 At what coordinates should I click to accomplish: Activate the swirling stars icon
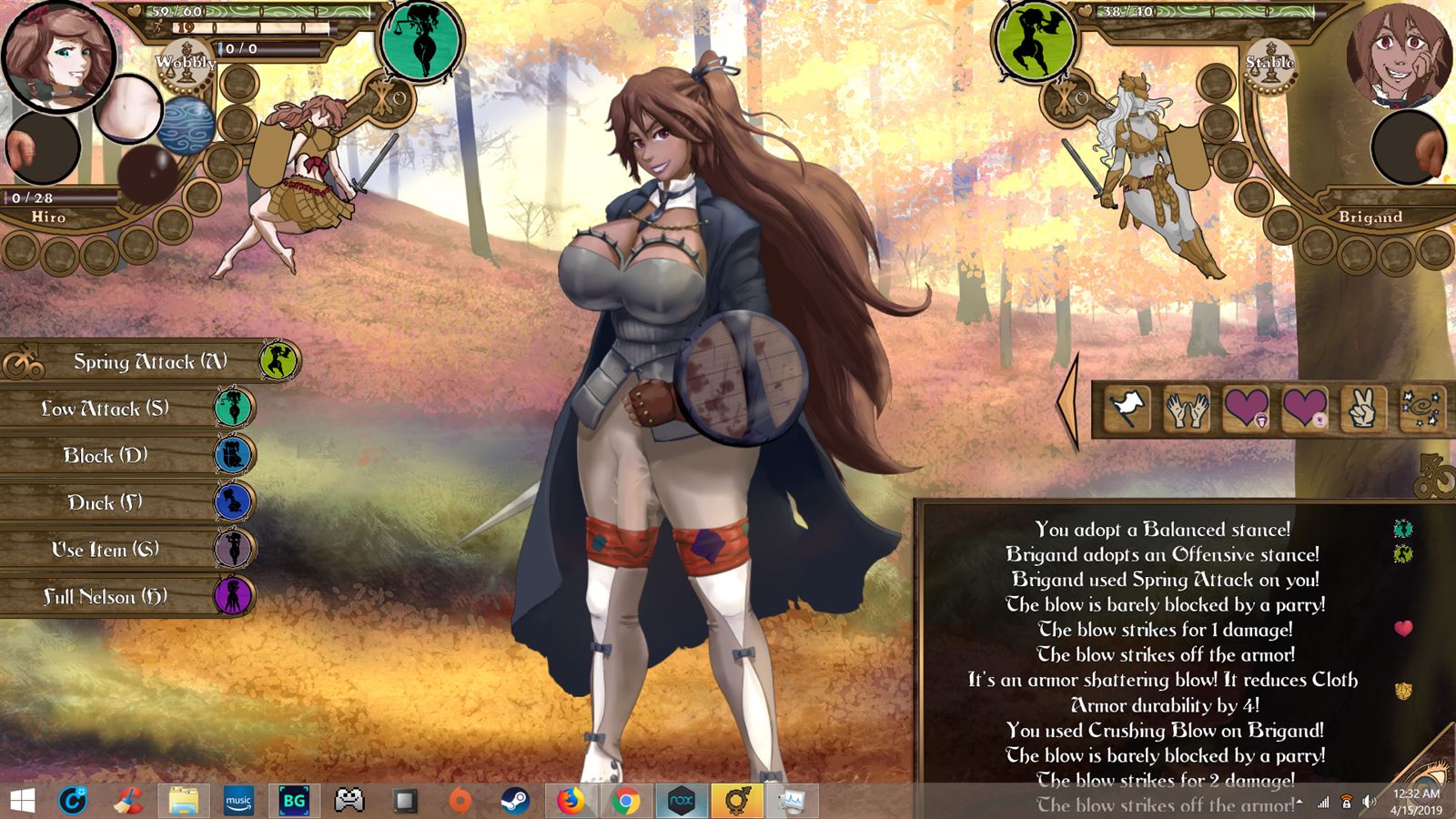click(1421, 409)
